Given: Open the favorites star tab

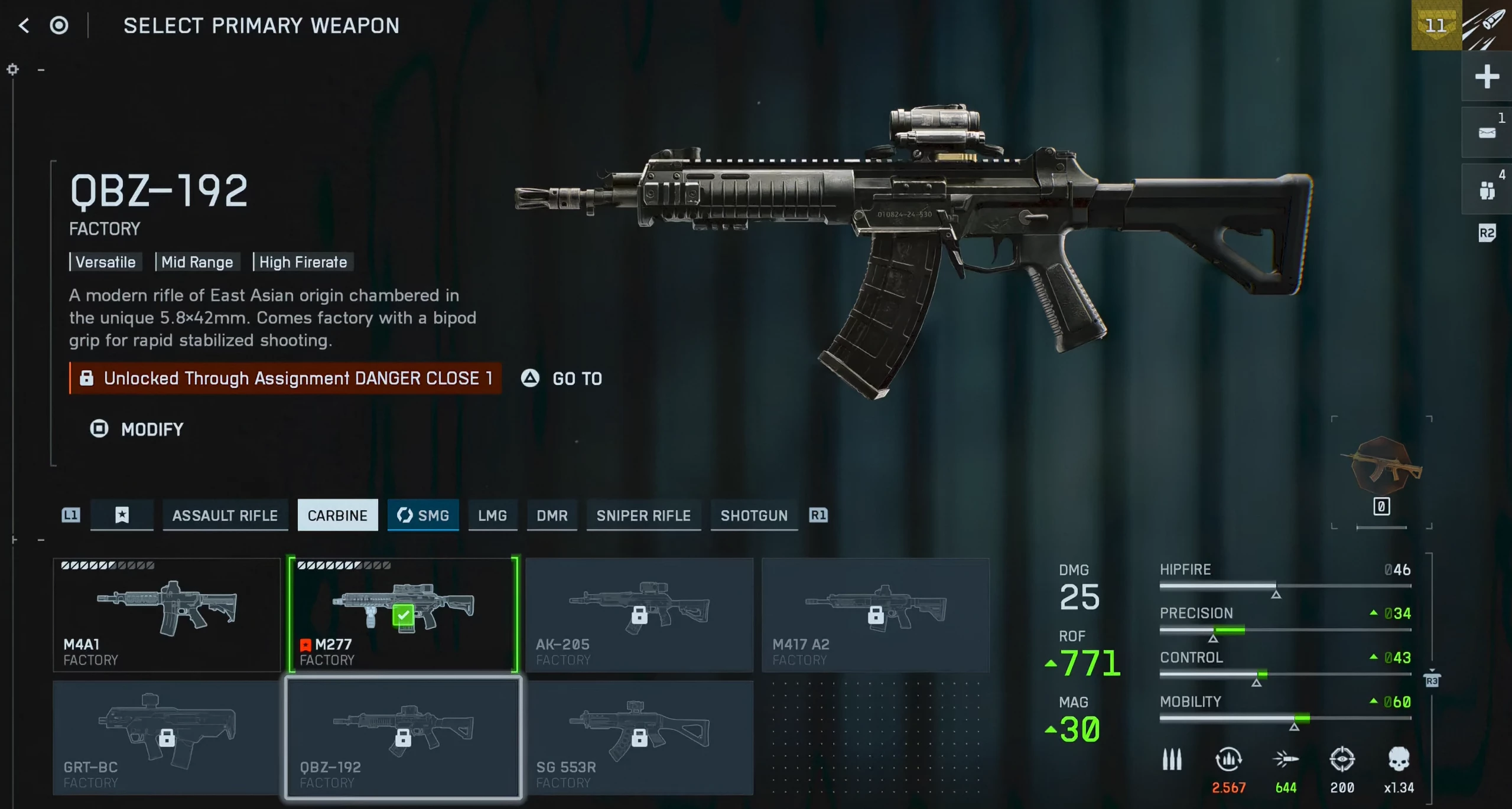Looking at the screenshot, I should (x=122, y=516).
